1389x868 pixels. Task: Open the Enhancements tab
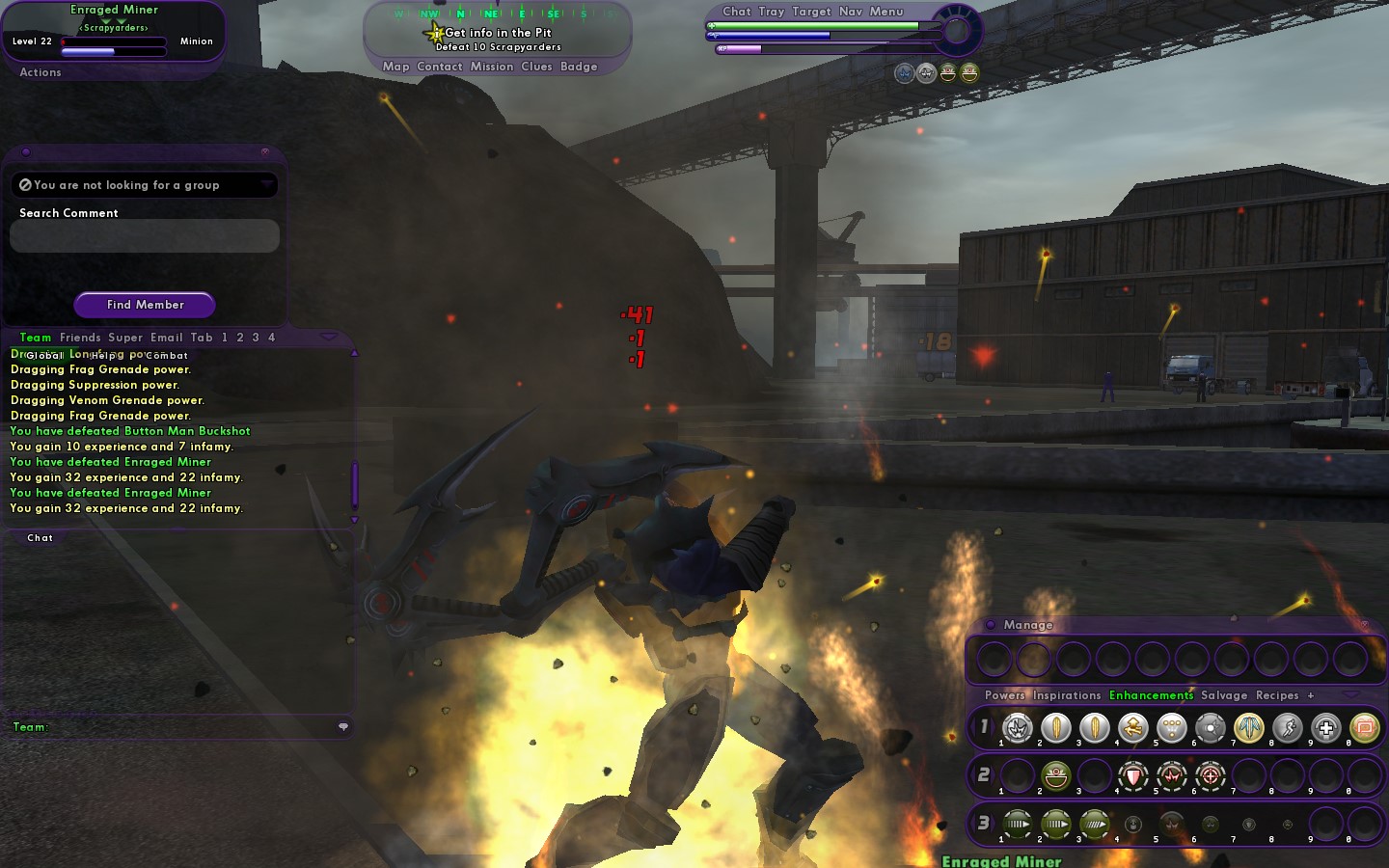[x=1151, y=695]
